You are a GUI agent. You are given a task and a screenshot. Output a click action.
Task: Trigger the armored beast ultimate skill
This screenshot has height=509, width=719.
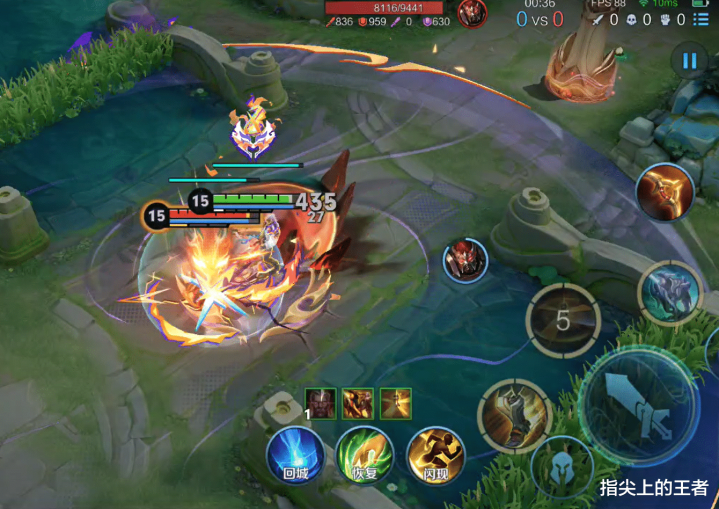[670, 293]
